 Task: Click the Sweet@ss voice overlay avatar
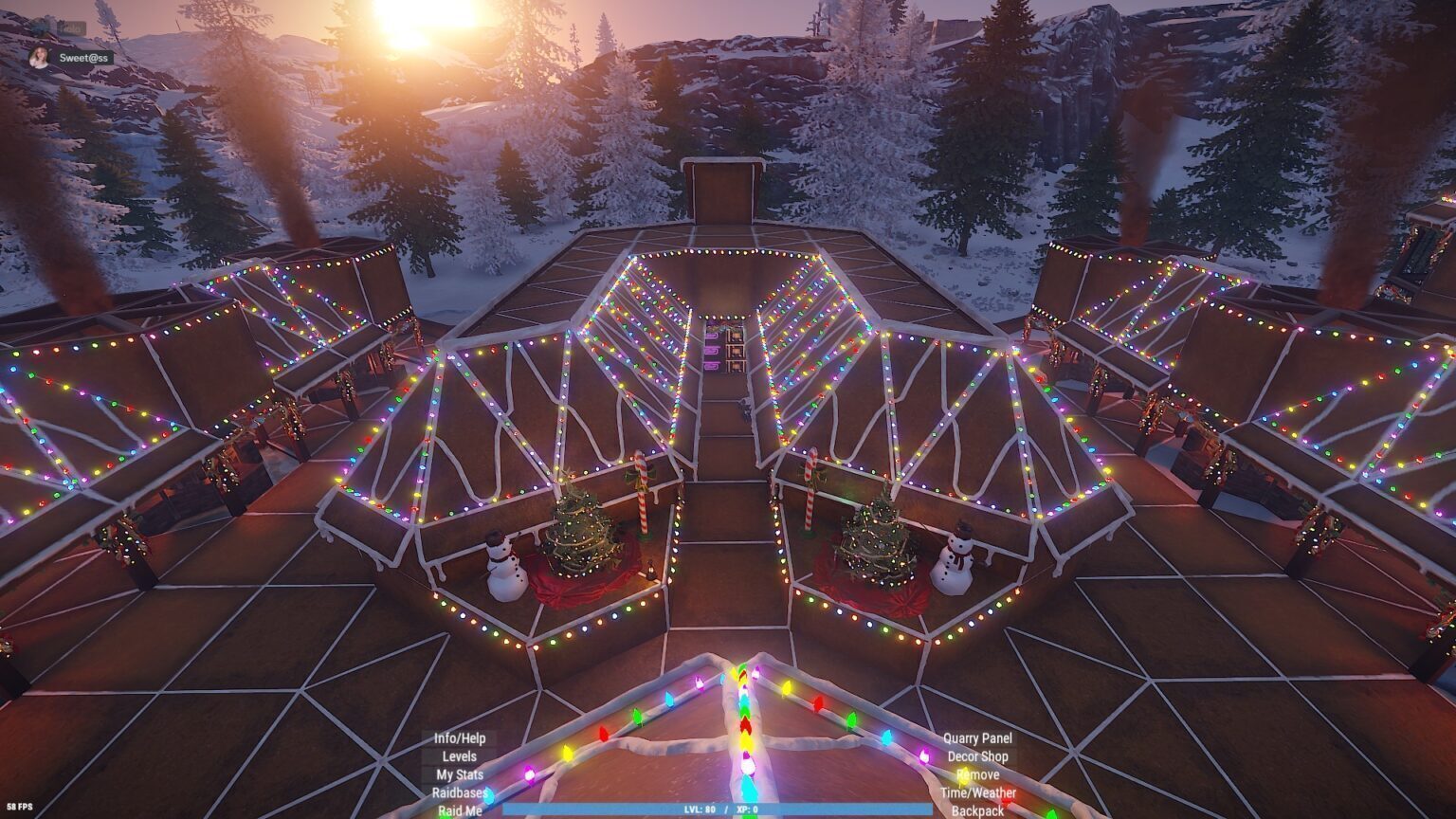point(39,58)
